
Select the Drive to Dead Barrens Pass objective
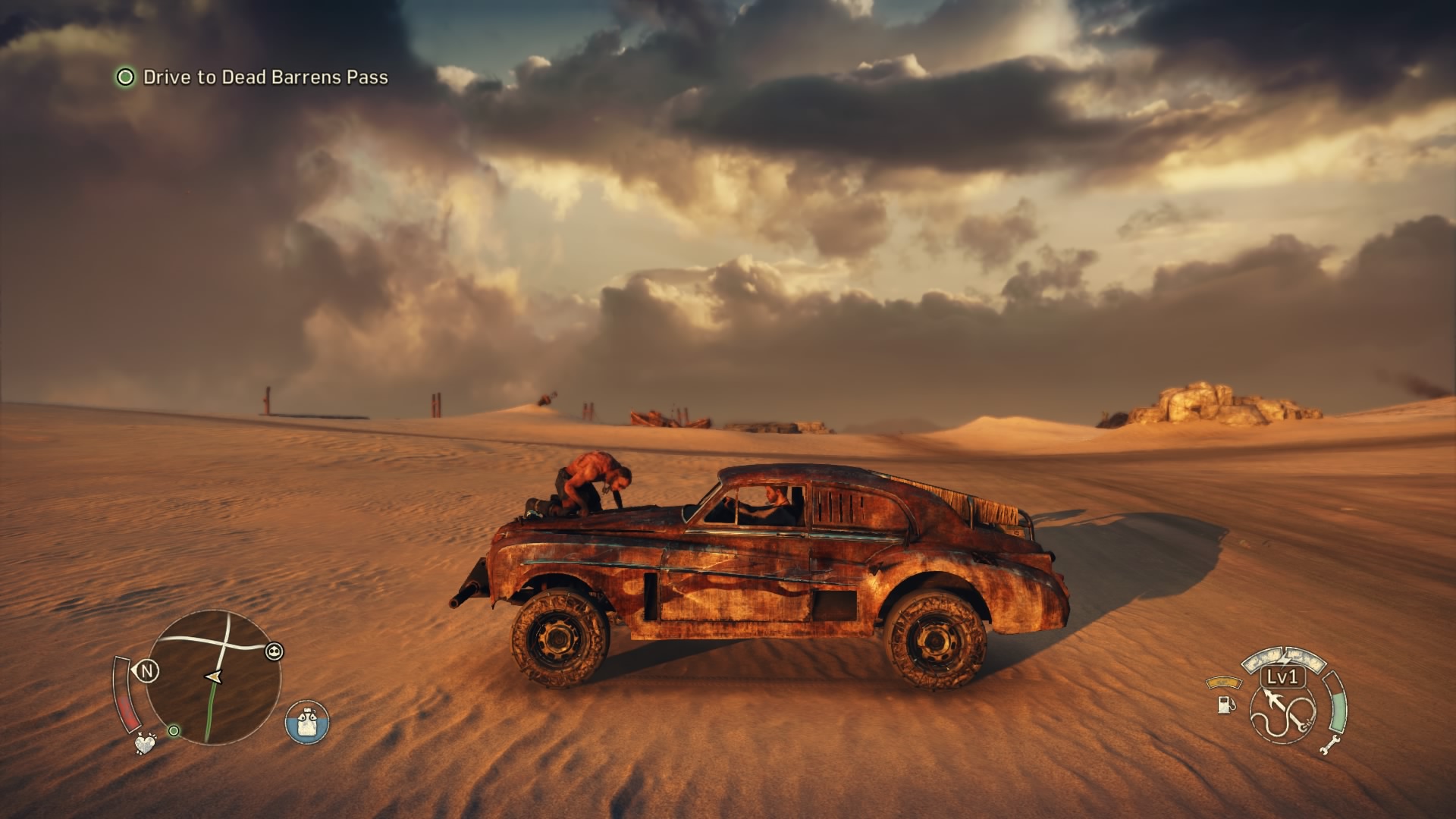click(x=265, y=77)
